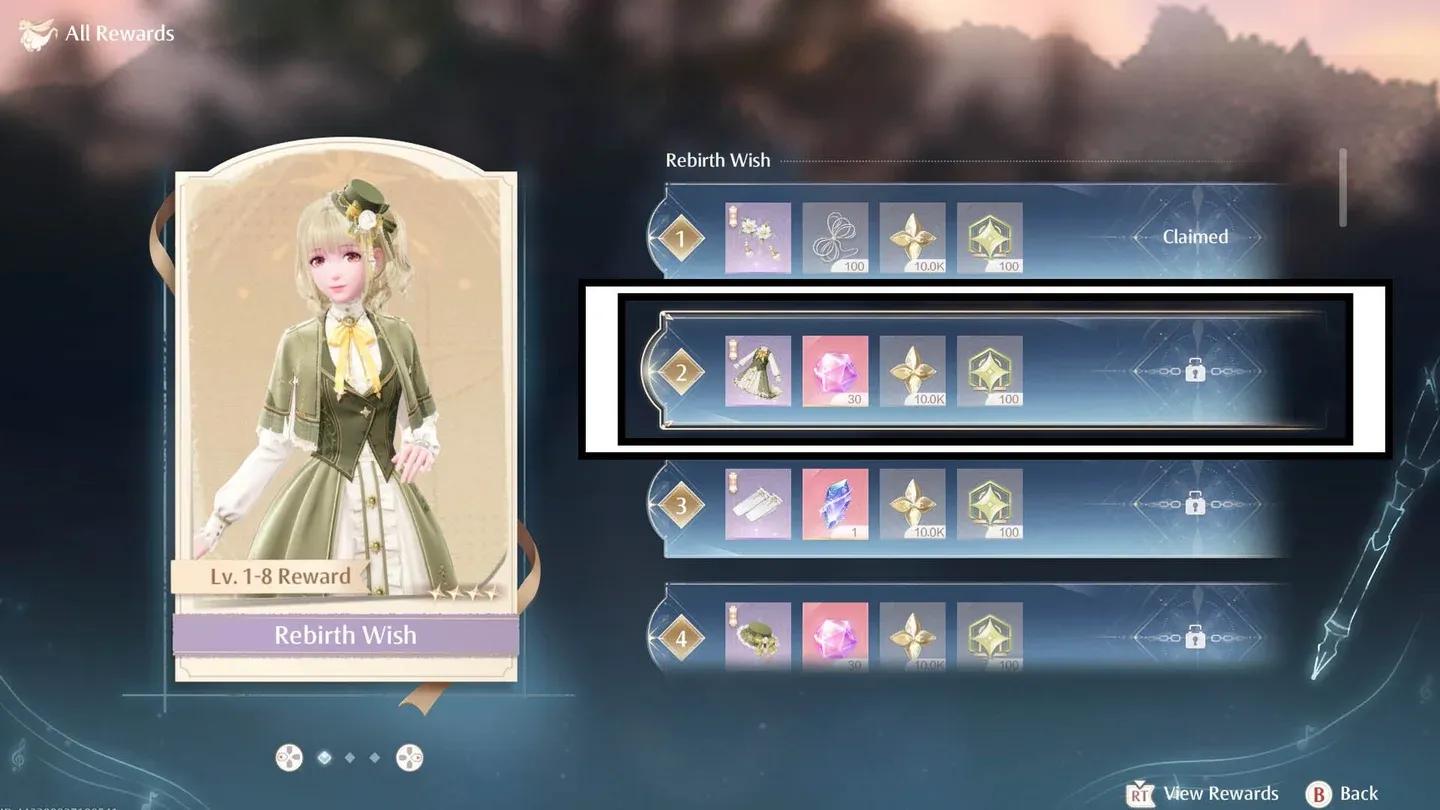1440x810 pixels.
Task: Select the highlighted first page indicator dot
Action: [323, 757]
